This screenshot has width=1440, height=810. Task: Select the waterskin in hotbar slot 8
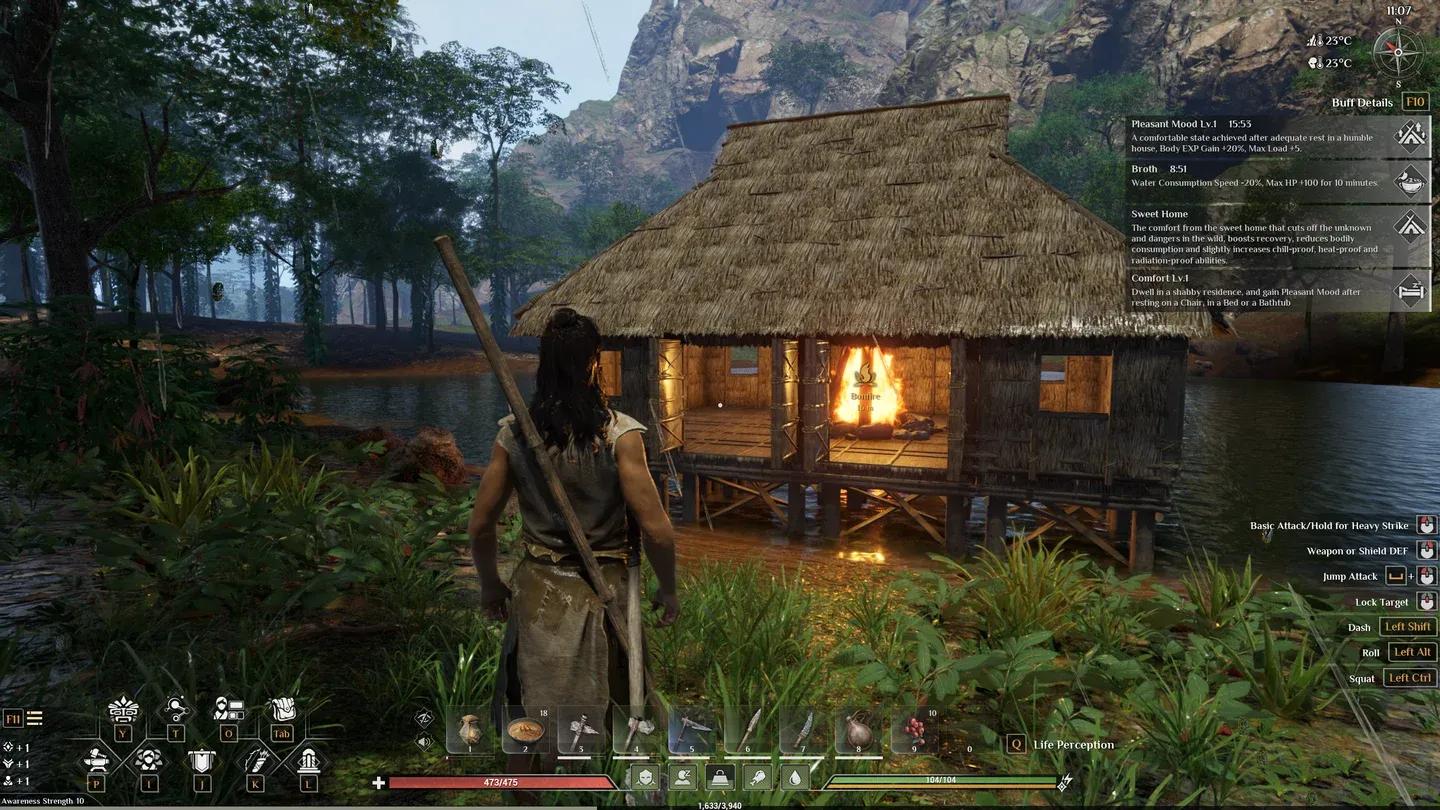click(858, 732)
